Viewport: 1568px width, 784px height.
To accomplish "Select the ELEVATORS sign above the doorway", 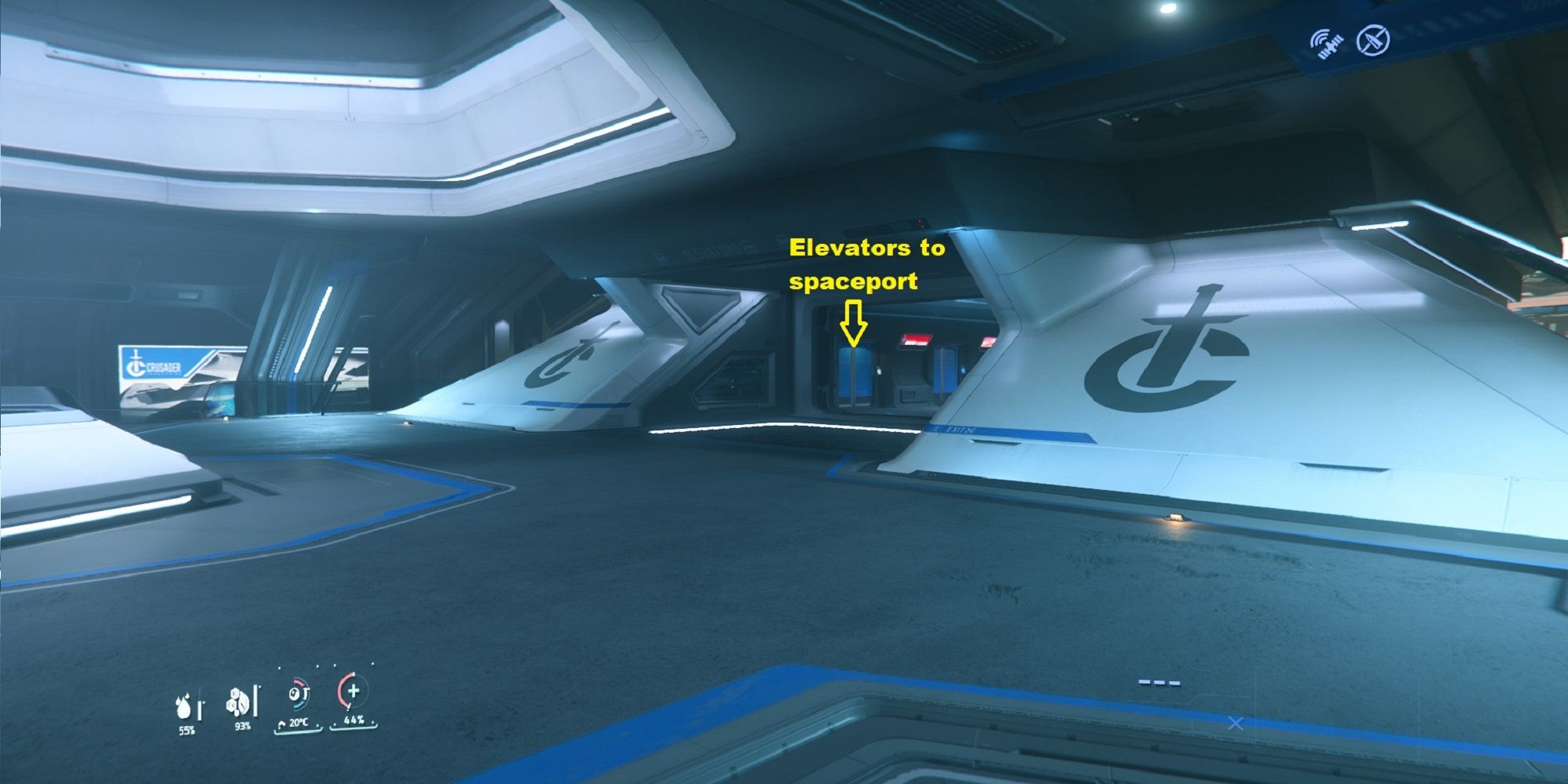I will point(710,249).
